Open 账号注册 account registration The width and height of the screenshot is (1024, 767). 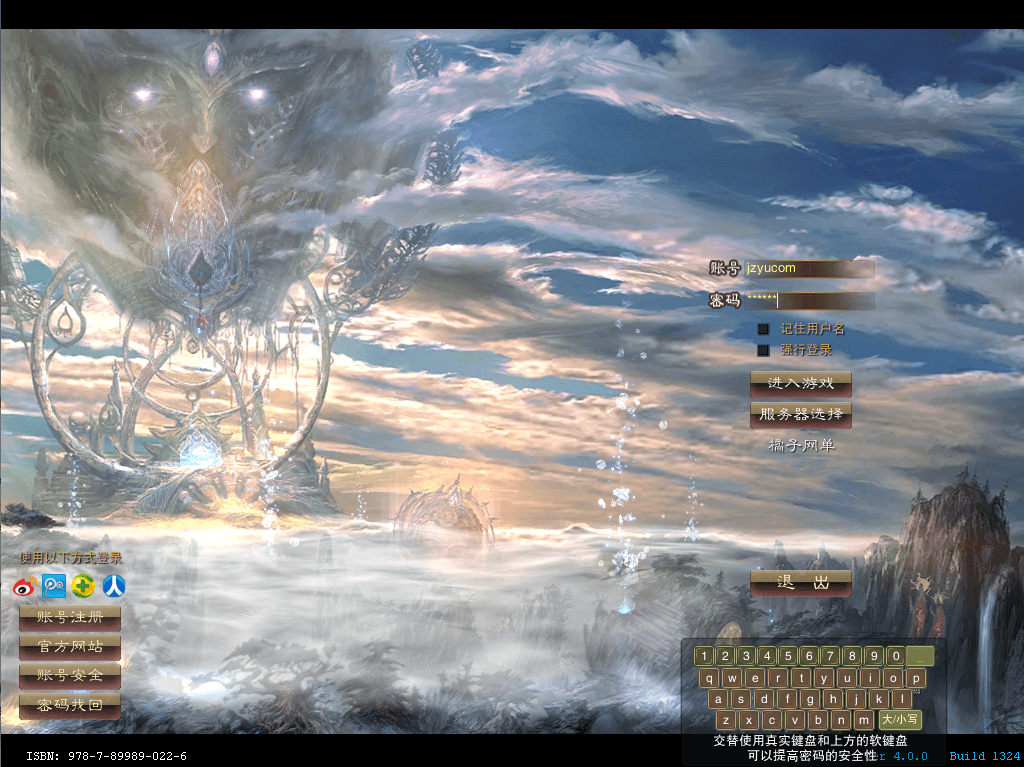70,618
